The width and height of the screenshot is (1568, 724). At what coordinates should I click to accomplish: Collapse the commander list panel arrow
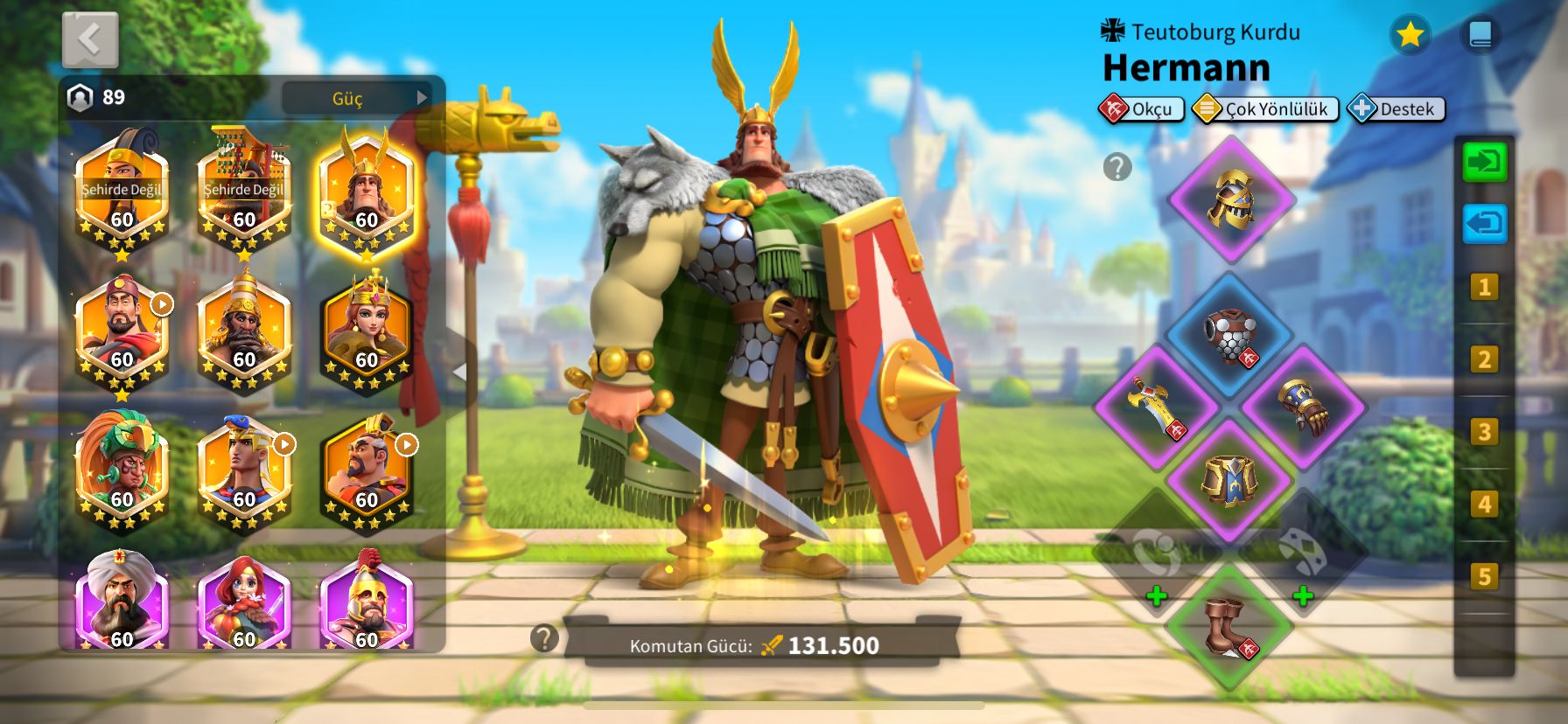point(458,372)
